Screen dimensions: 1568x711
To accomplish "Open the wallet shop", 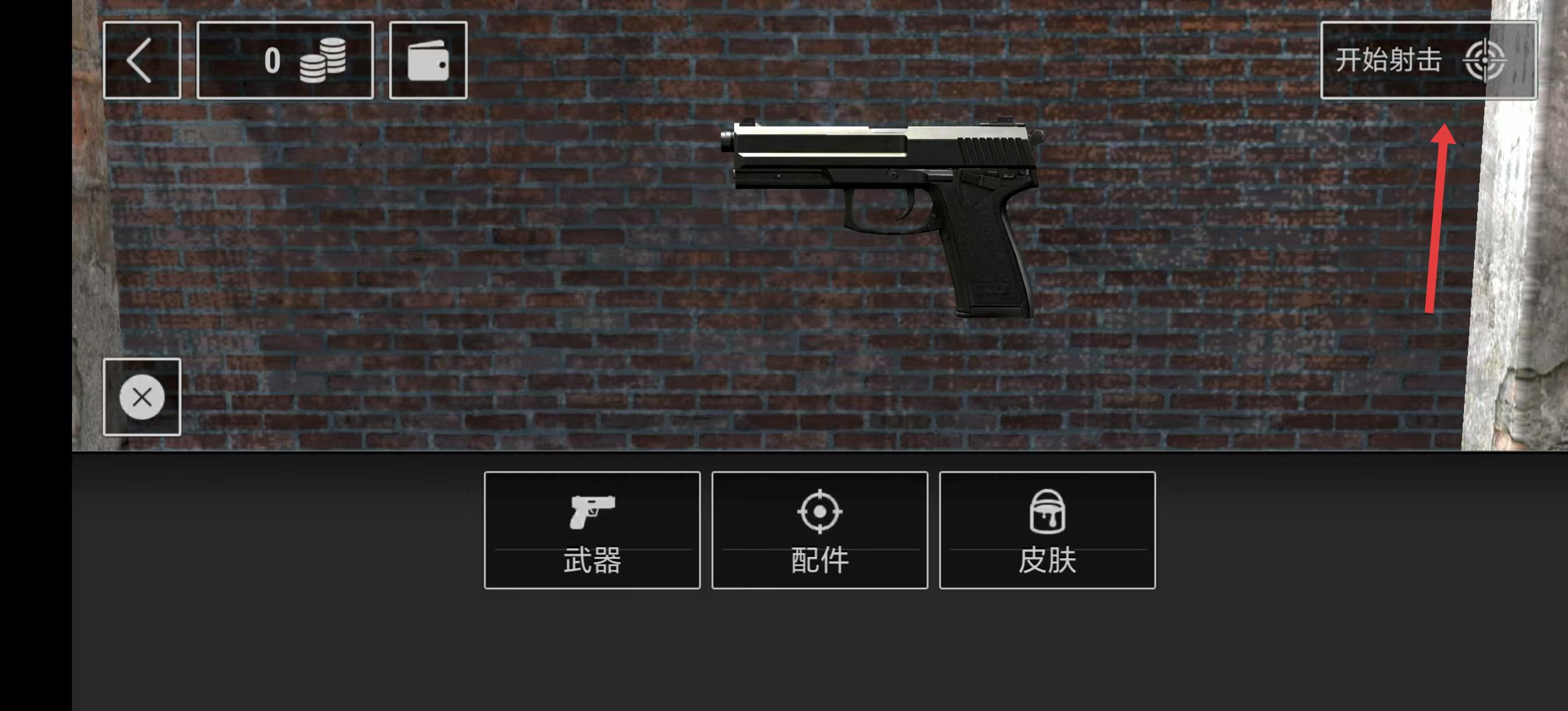I will [428, 60].
